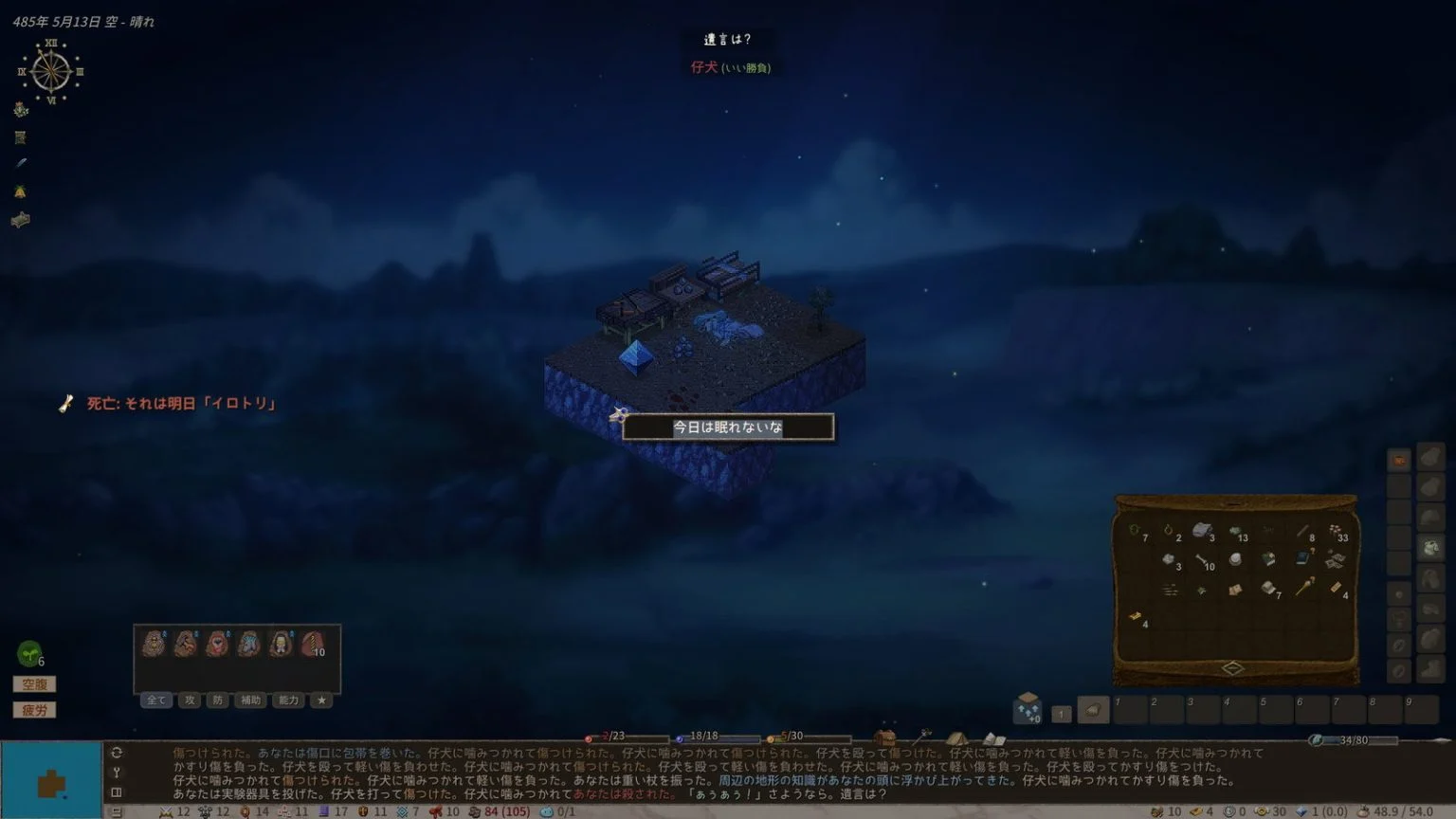Open the 補助 support filter tab
Screen dimensions: 1456x819
pyautogui.click(x=250, y=701)
